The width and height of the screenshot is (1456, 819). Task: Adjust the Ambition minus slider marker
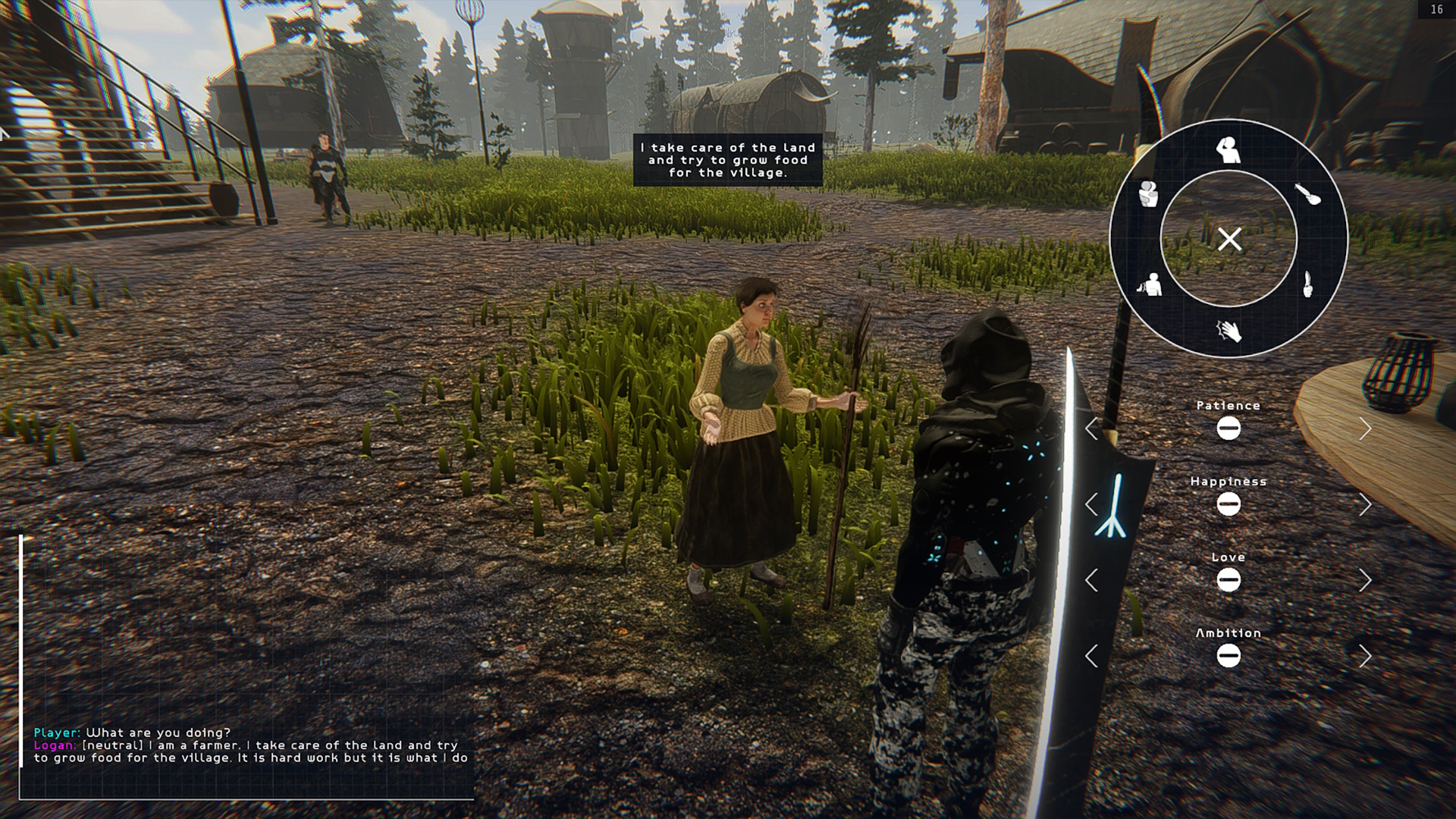pyautogui.click(x=1228, y=657)
